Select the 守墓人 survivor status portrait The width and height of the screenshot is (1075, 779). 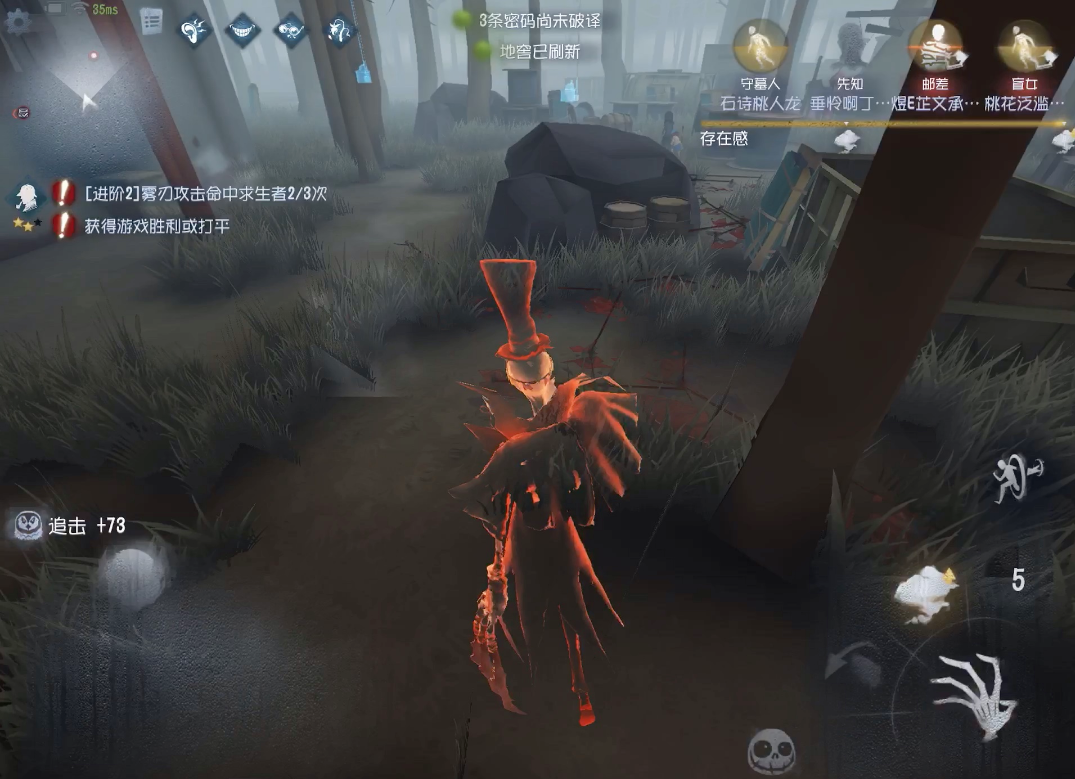point(759,46)
